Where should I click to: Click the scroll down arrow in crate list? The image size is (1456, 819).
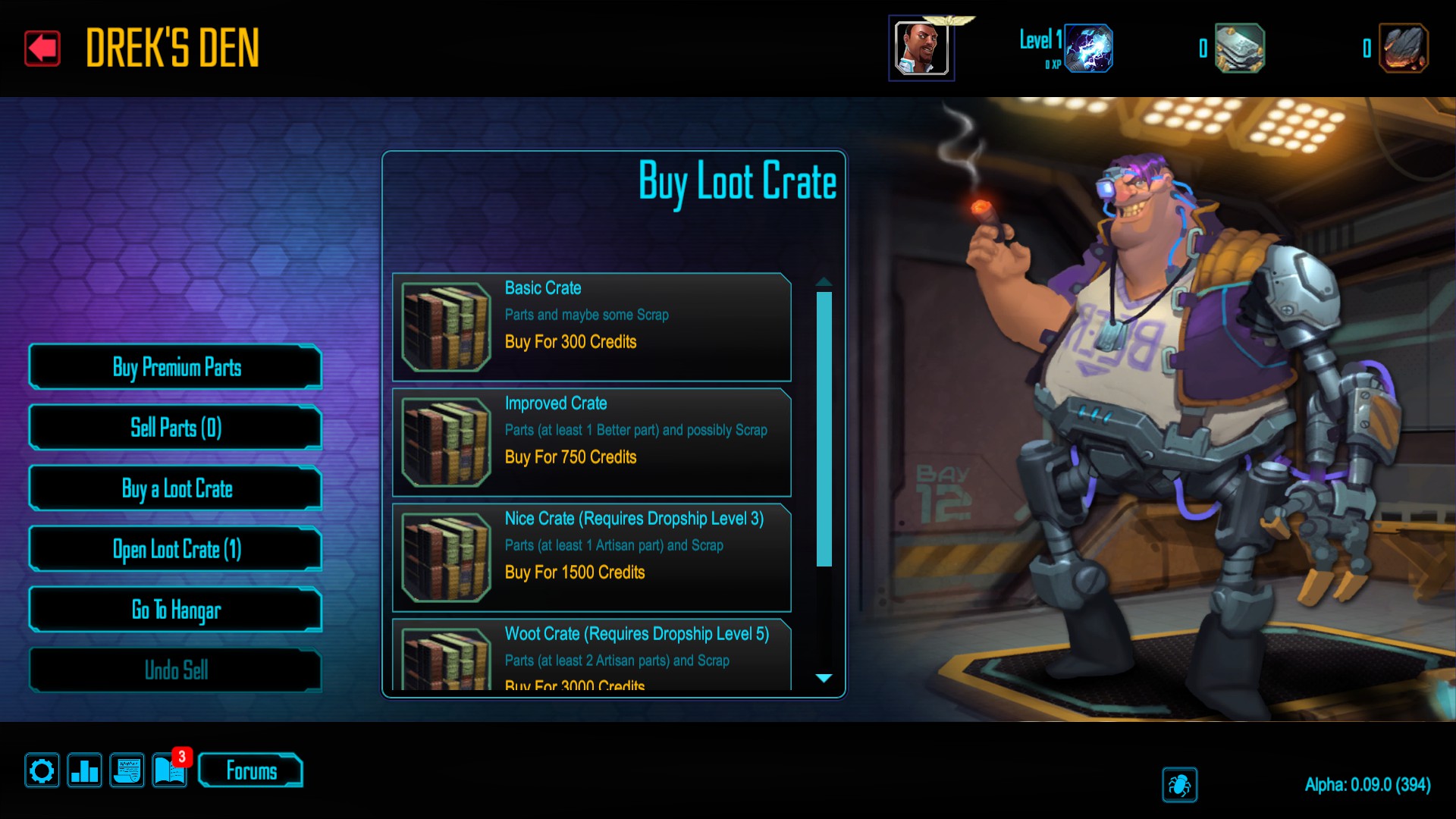point(824,678)
